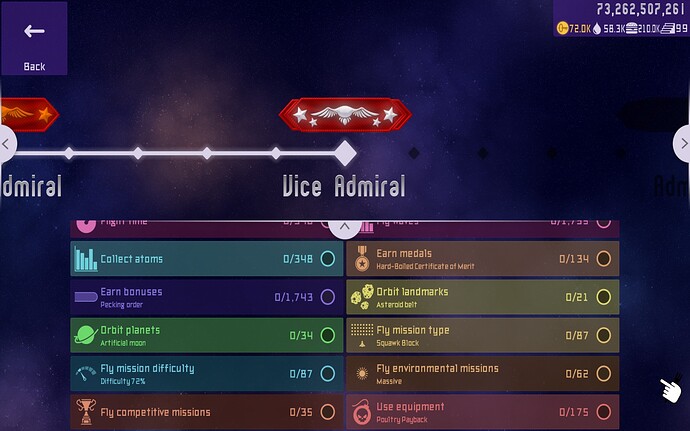Select the Vice Admiral diamond marker on timeline
The width and height of the screenshot is (690, 431).
point(344,153)
